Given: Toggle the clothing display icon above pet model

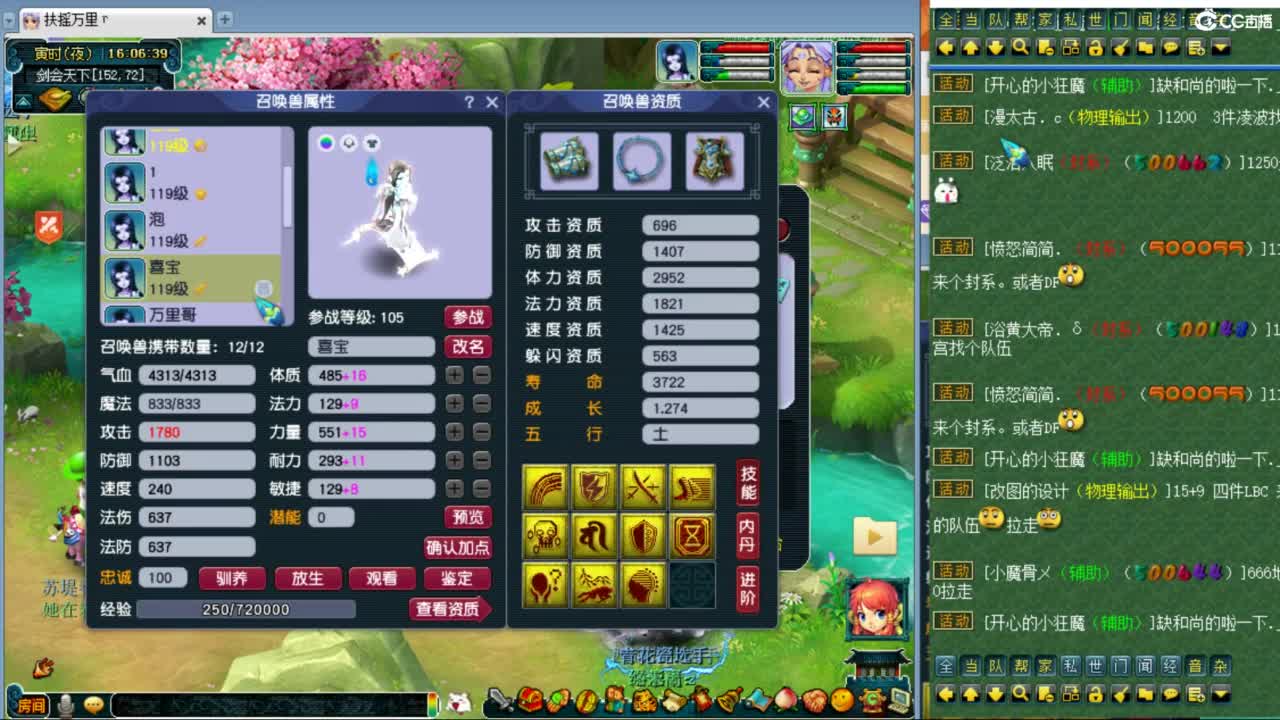Looking at the screenshot, I should point(372,143).
